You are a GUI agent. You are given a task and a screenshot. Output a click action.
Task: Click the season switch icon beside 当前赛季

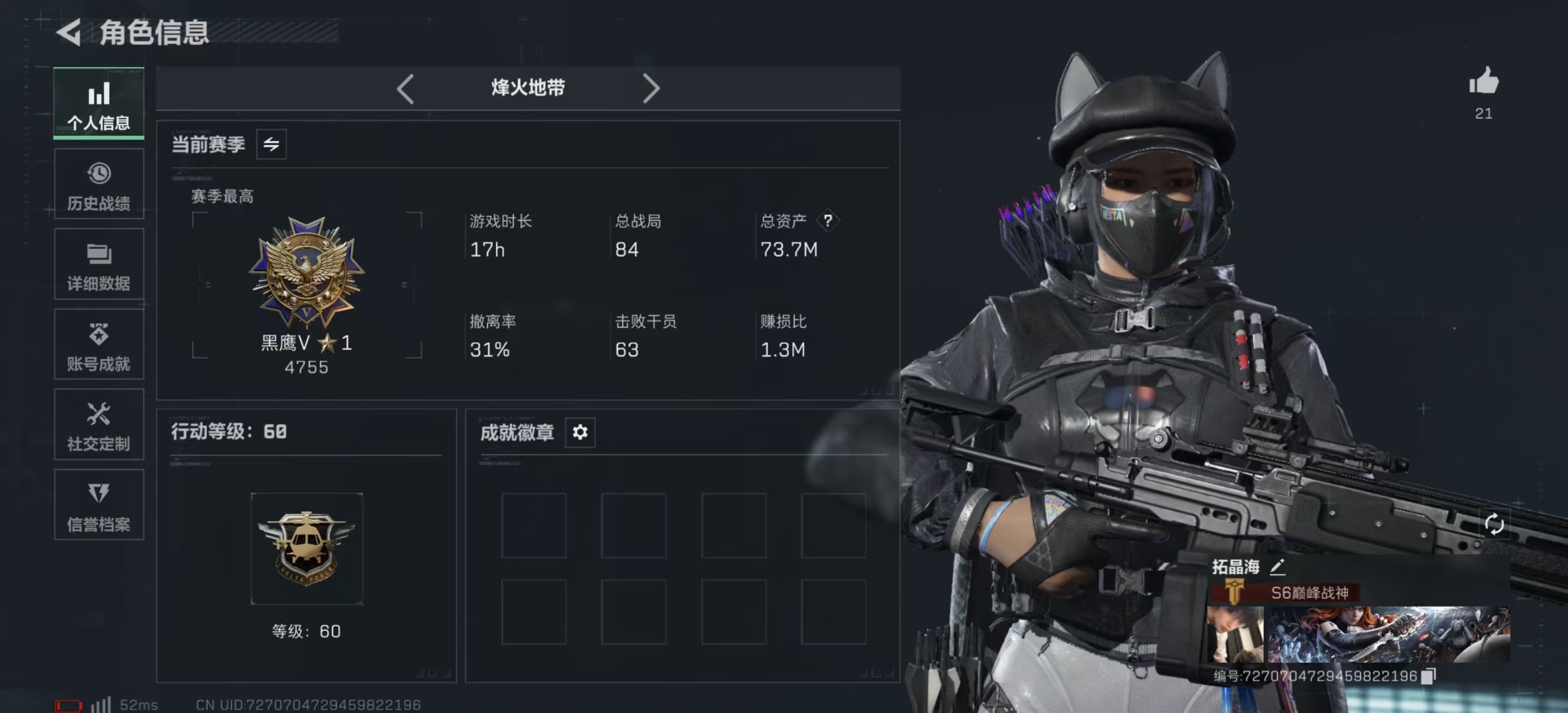click(x=272, y=144)
